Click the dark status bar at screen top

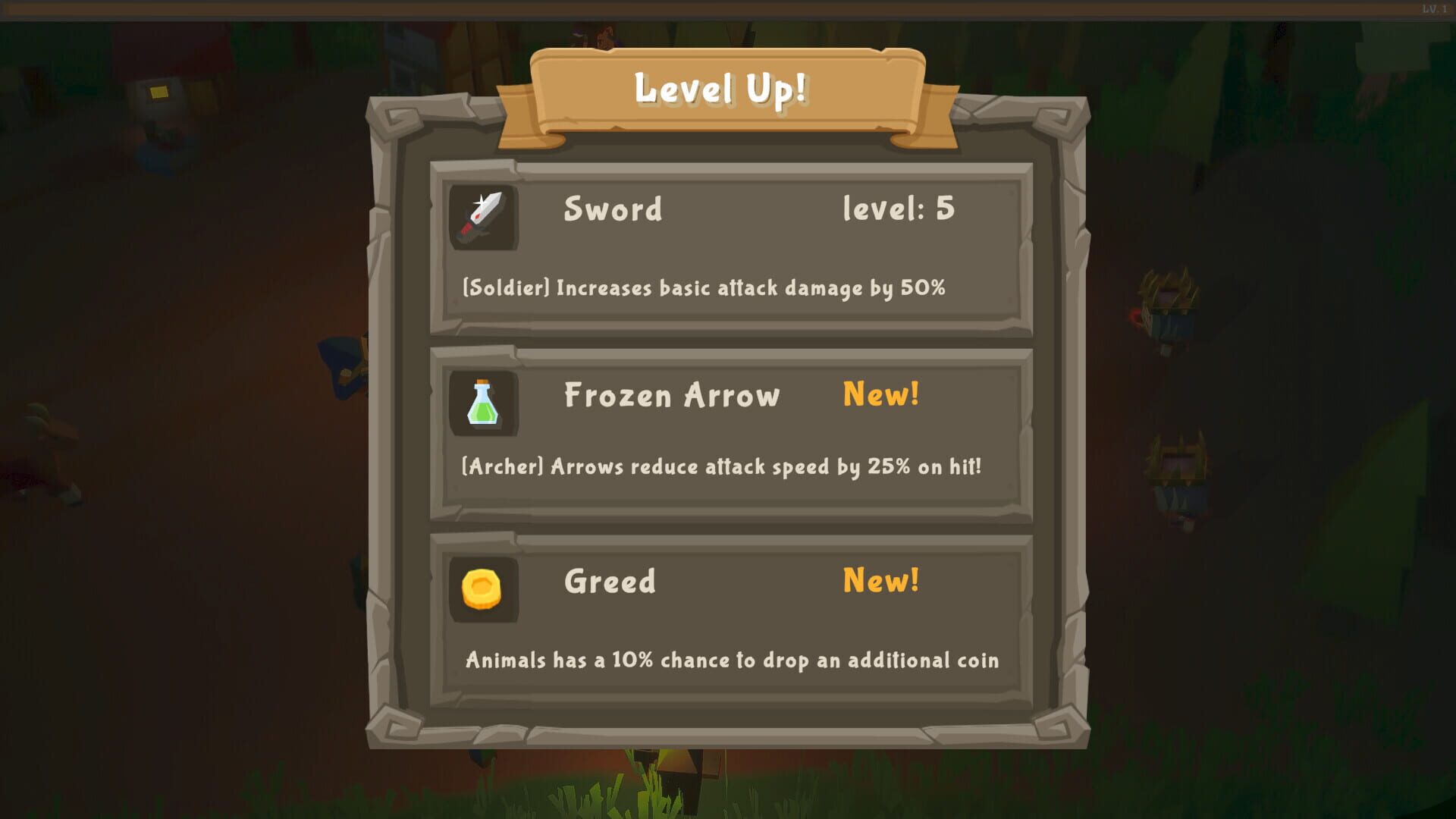728,8
